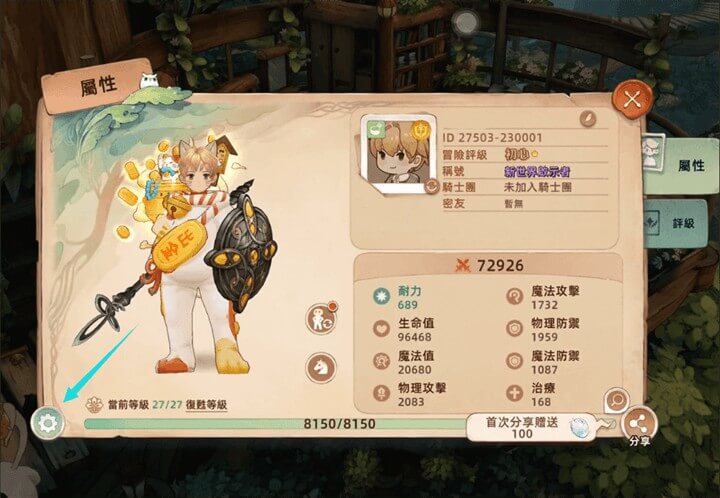Viewport: 720px width, 498px height.
Task: Tap the 分享 share button
Action: click(639, 424)
